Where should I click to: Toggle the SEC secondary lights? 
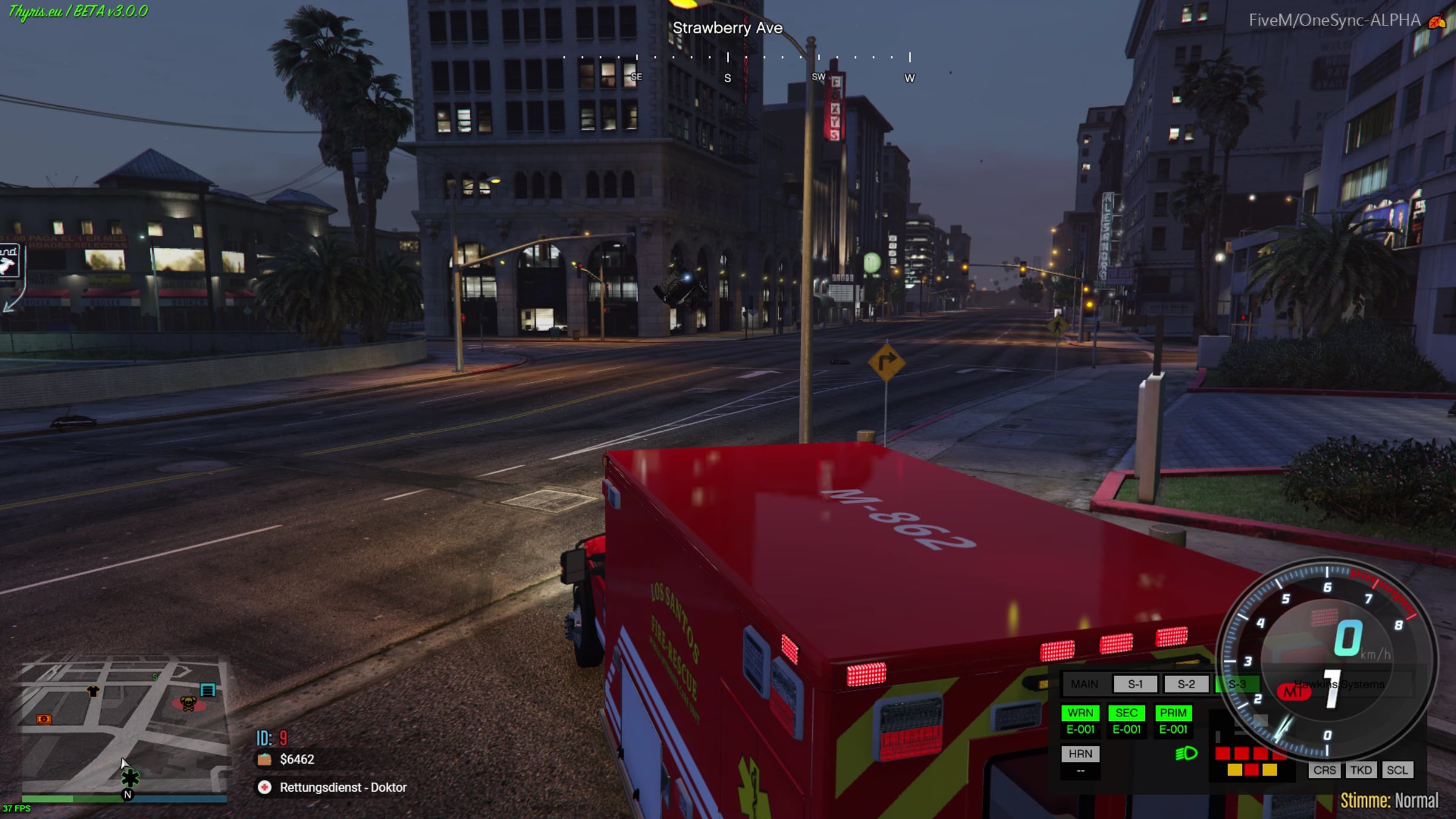click(1127, 713)
